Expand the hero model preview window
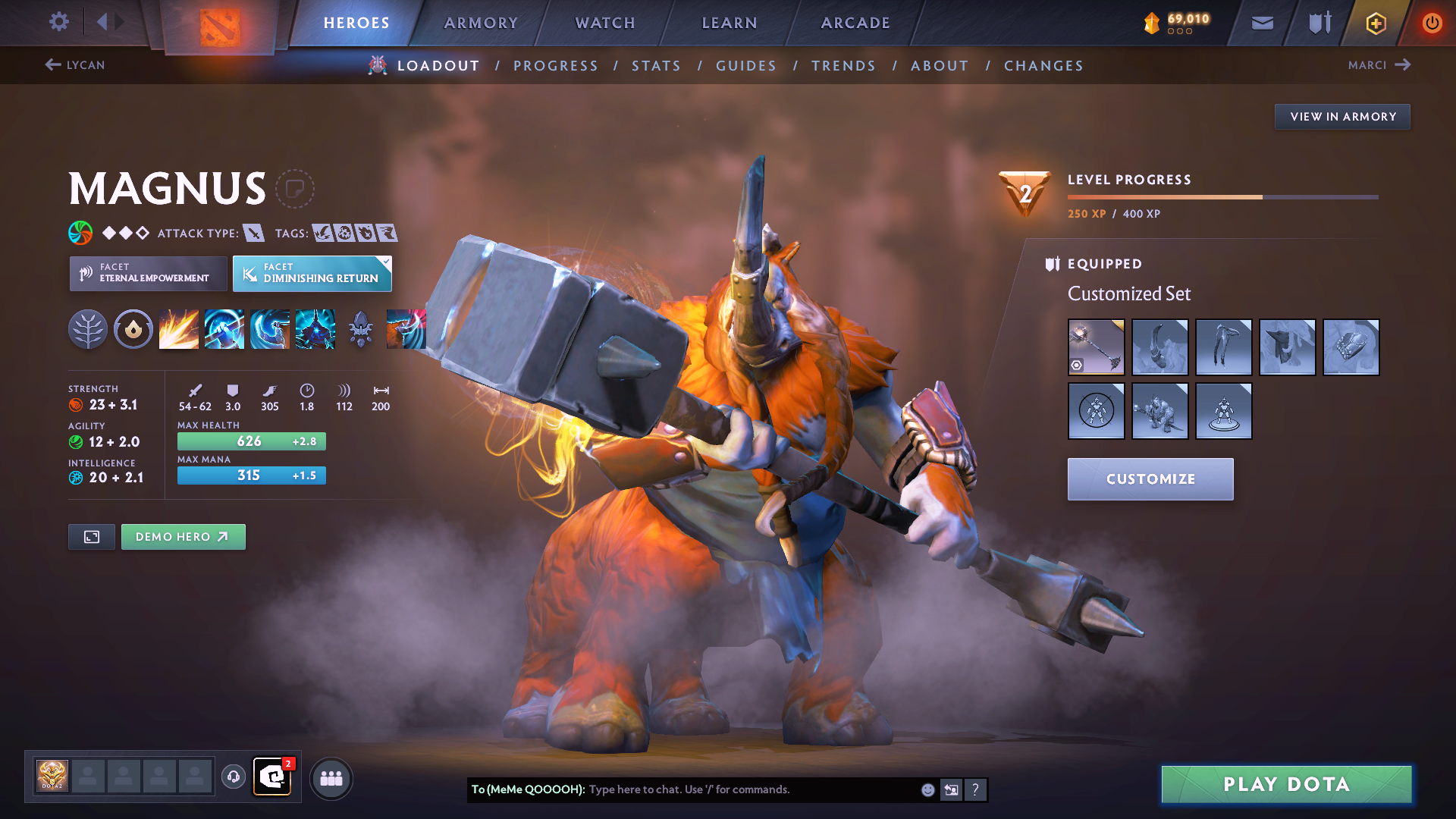1456x819 pixels. pos(91,536)
